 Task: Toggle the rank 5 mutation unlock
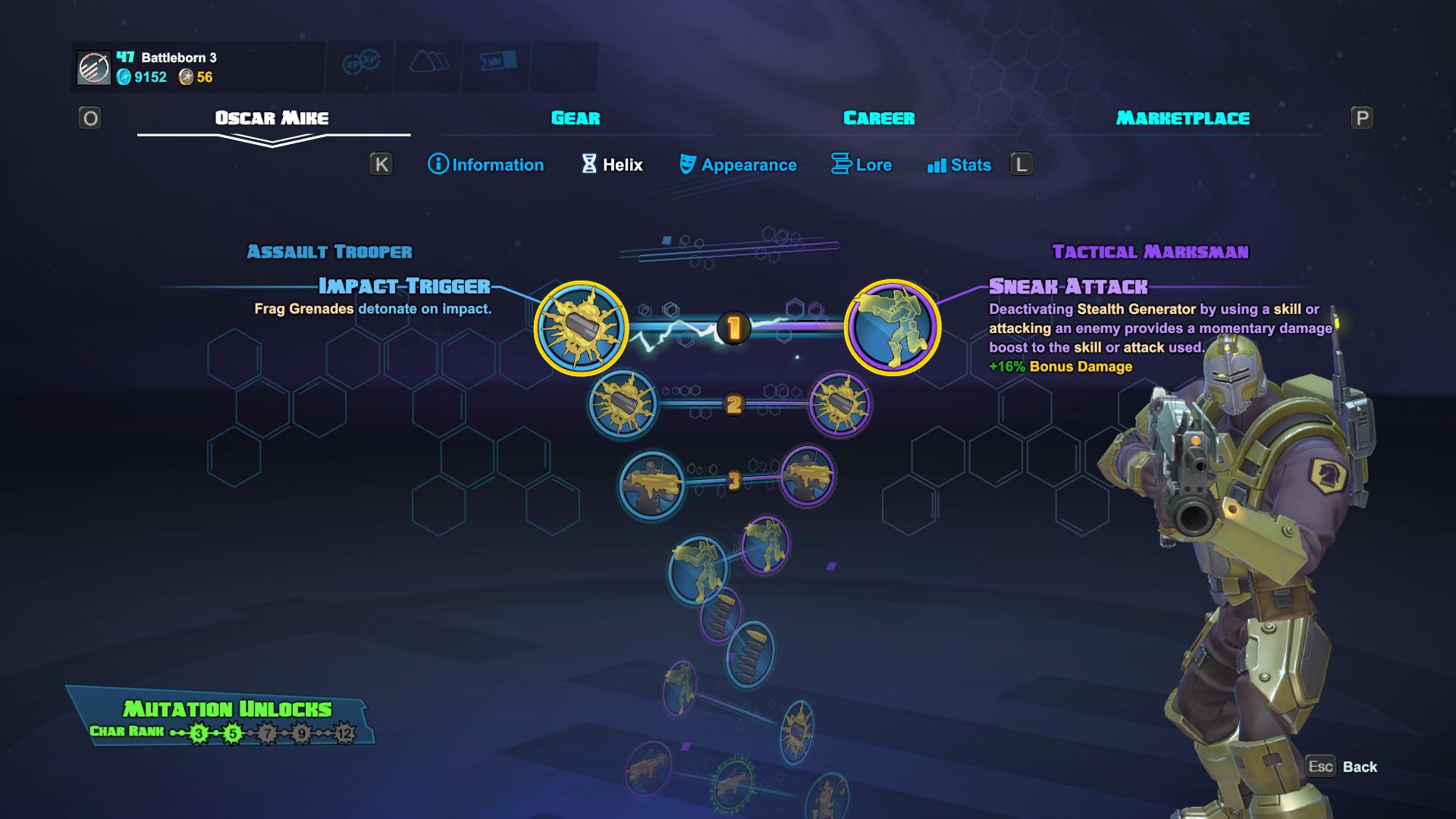tap(231, 735)
